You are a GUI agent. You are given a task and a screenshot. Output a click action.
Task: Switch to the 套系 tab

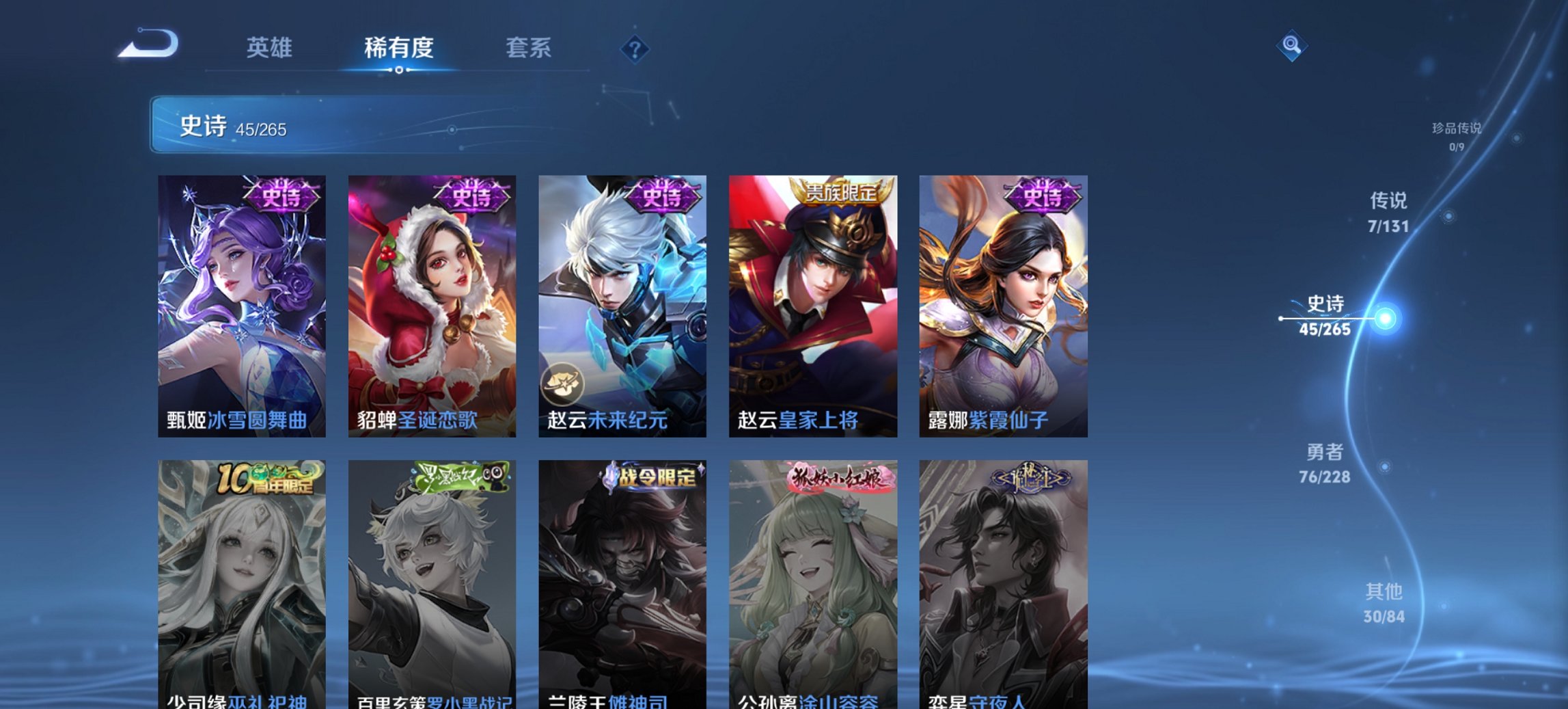point(528,48)
